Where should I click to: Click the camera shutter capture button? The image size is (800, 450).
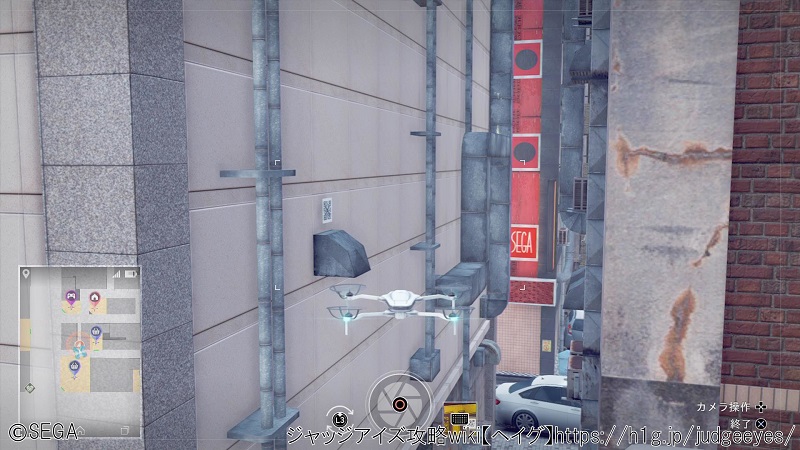(x=399, y=405)
